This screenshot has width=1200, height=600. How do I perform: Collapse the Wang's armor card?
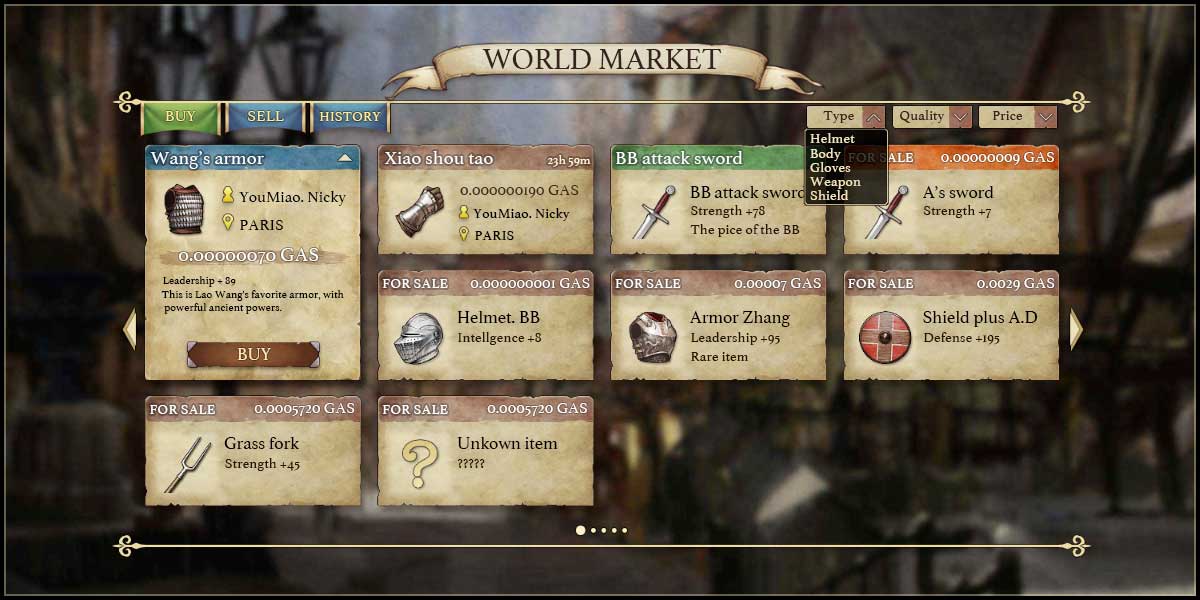tap(345, 158)
